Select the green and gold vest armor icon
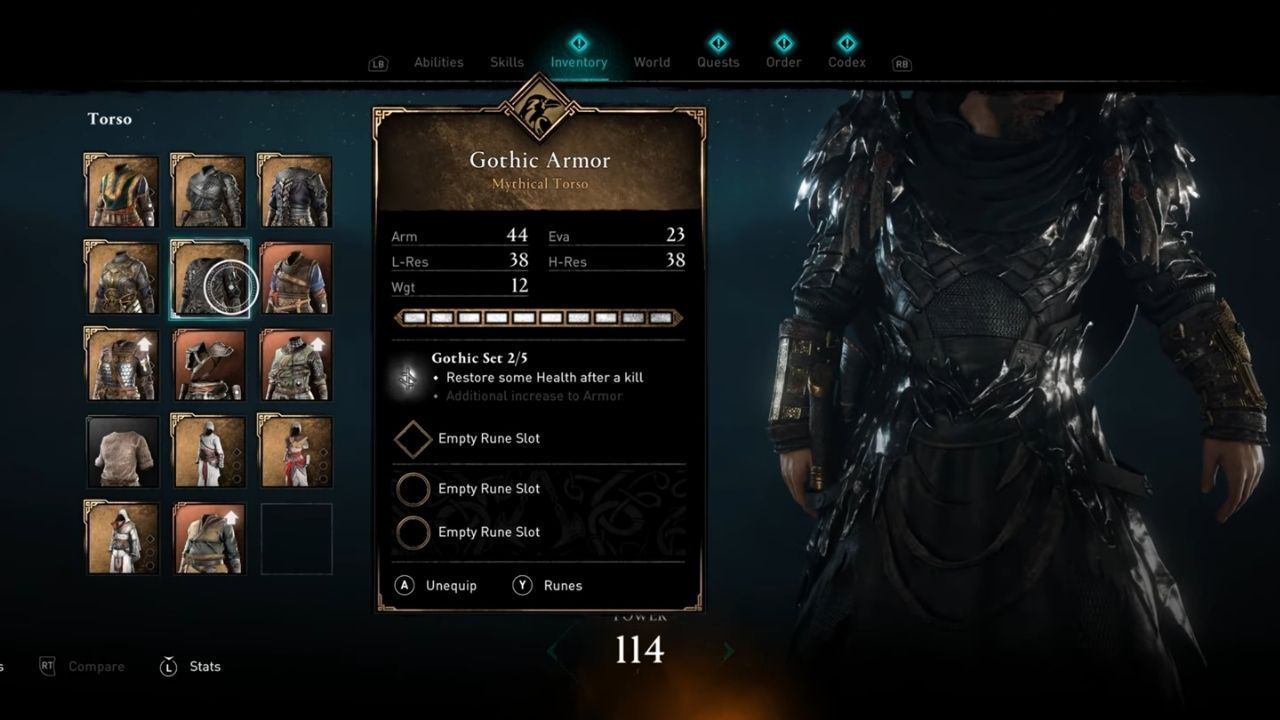The width and height of the screenshot is (1280, 720). click(121, 188)
